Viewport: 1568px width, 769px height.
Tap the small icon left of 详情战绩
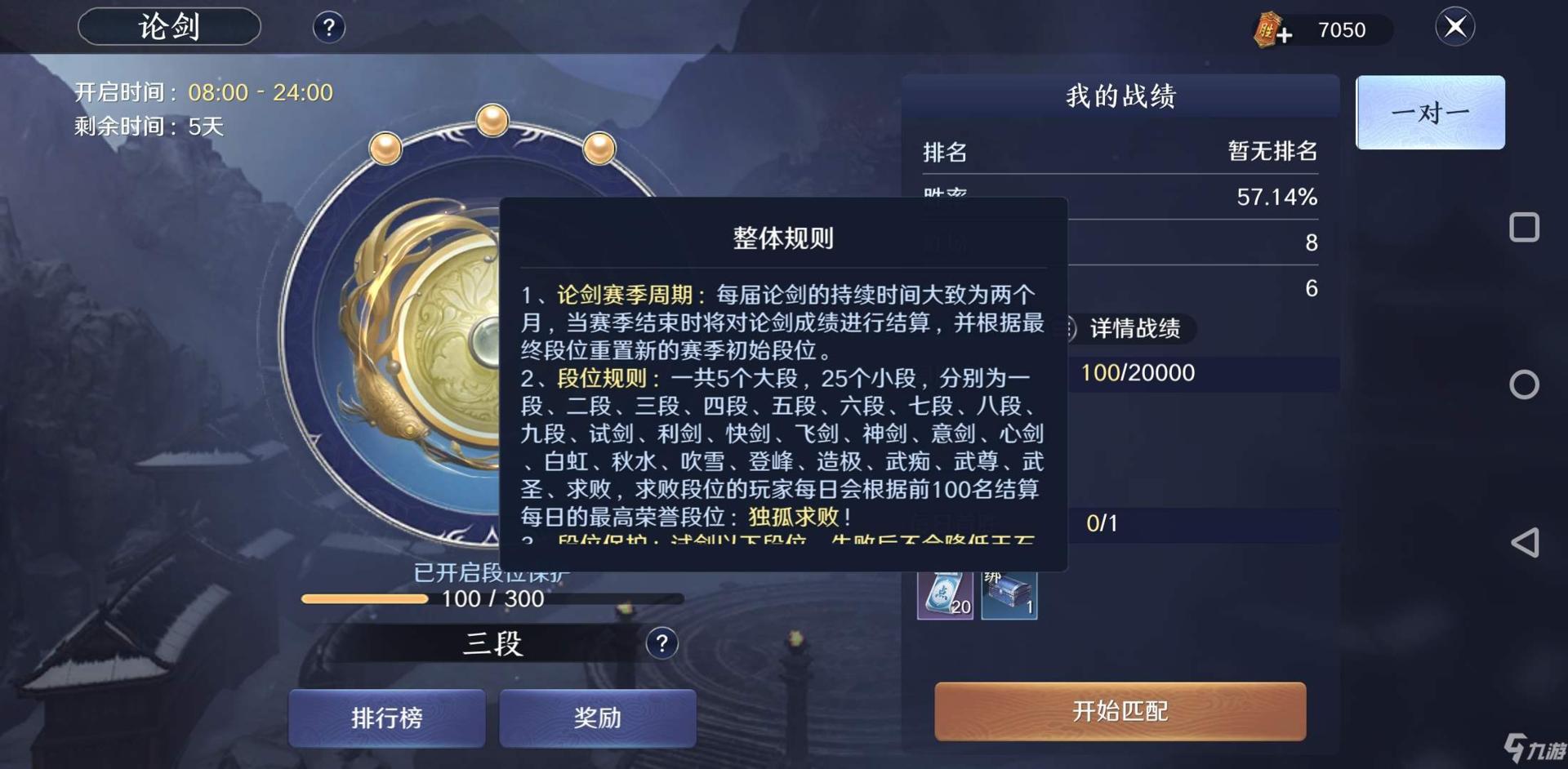1072,330
